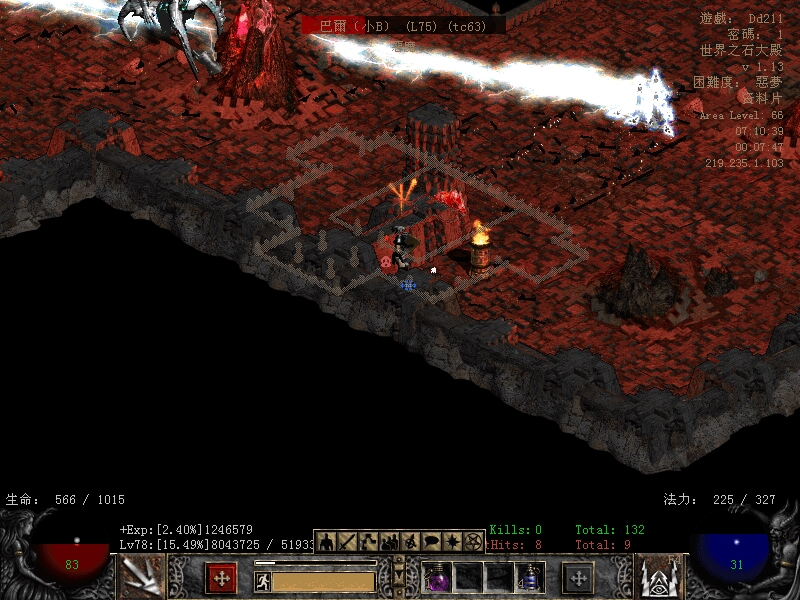
Task: Open the game menu pentagram icon
Action: pyautogui.click(x=473, y=541)
